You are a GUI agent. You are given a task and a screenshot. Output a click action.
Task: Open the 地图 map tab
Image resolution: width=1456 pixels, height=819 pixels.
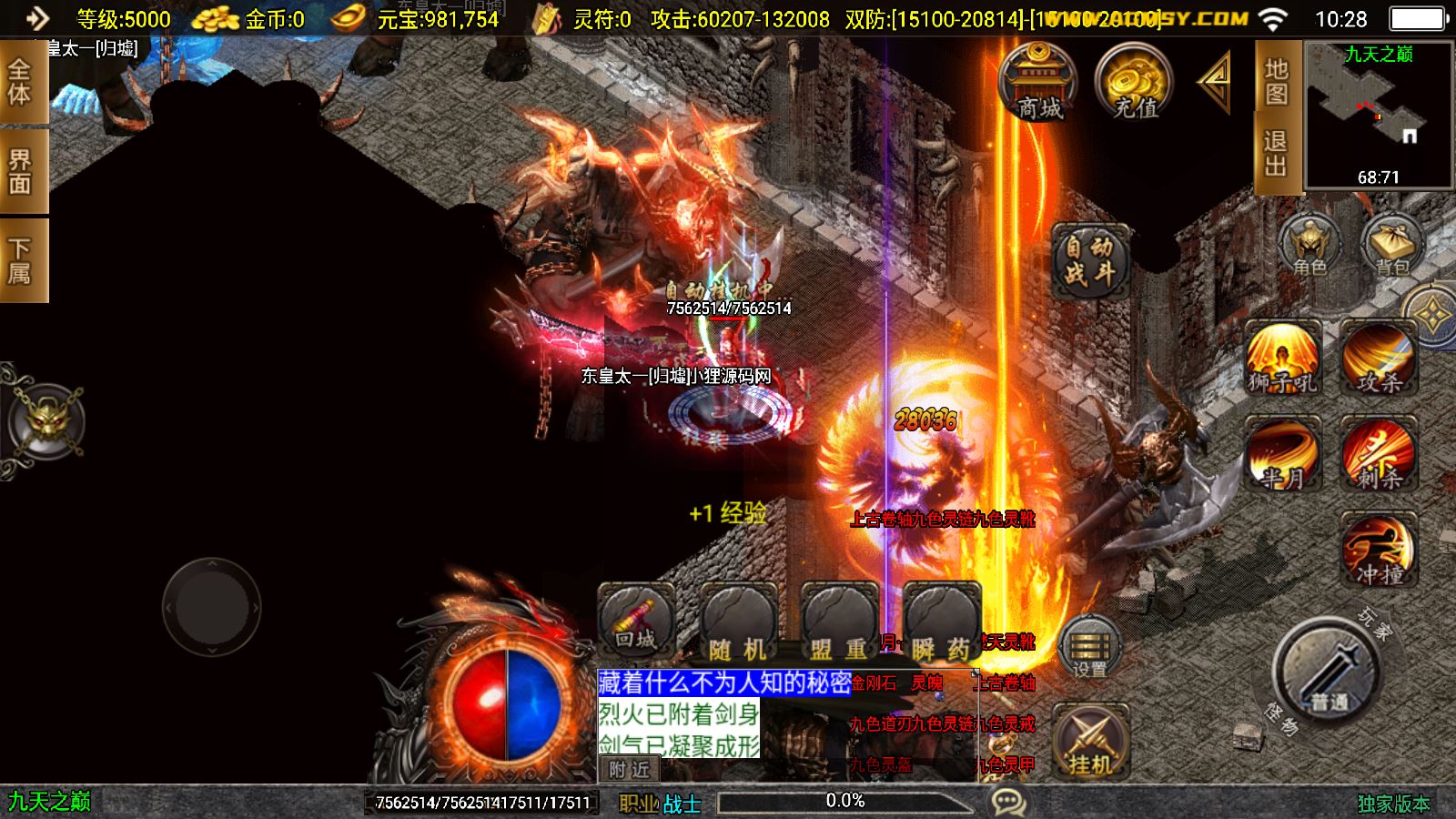[x=1276, y=81]
